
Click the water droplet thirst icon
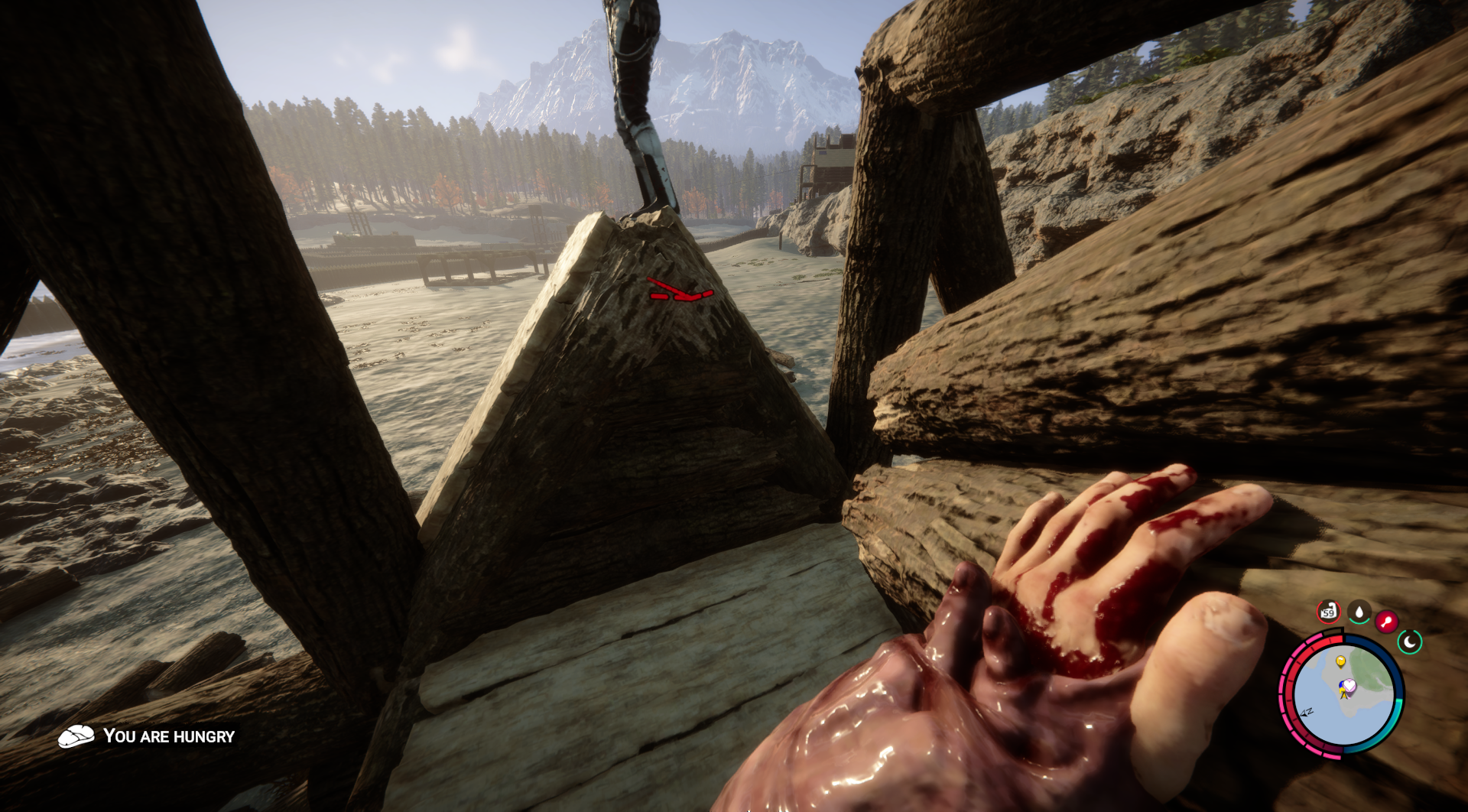click(x=1359, y=612)
